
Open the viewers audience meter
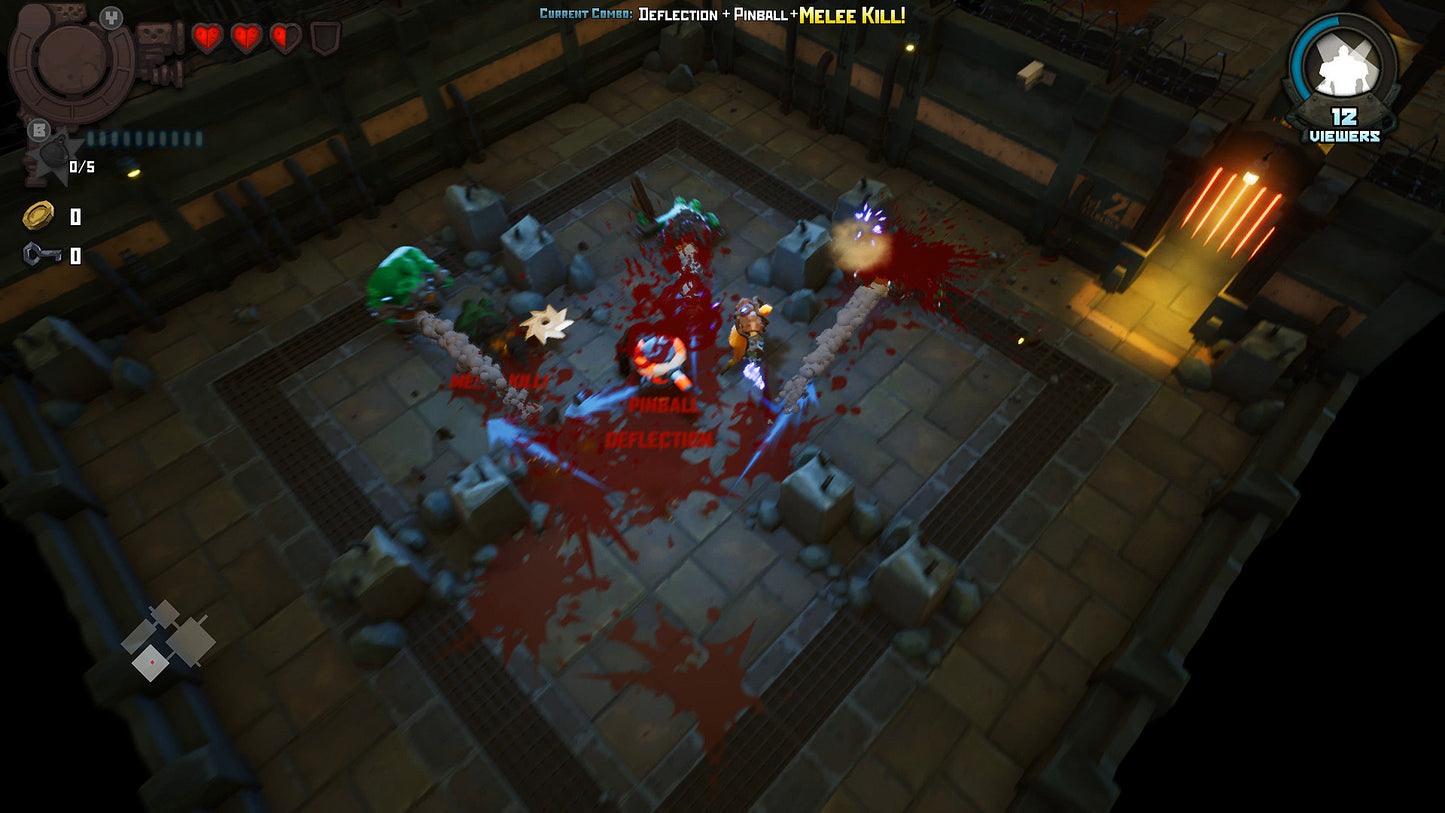click(x=1344, y=80)
